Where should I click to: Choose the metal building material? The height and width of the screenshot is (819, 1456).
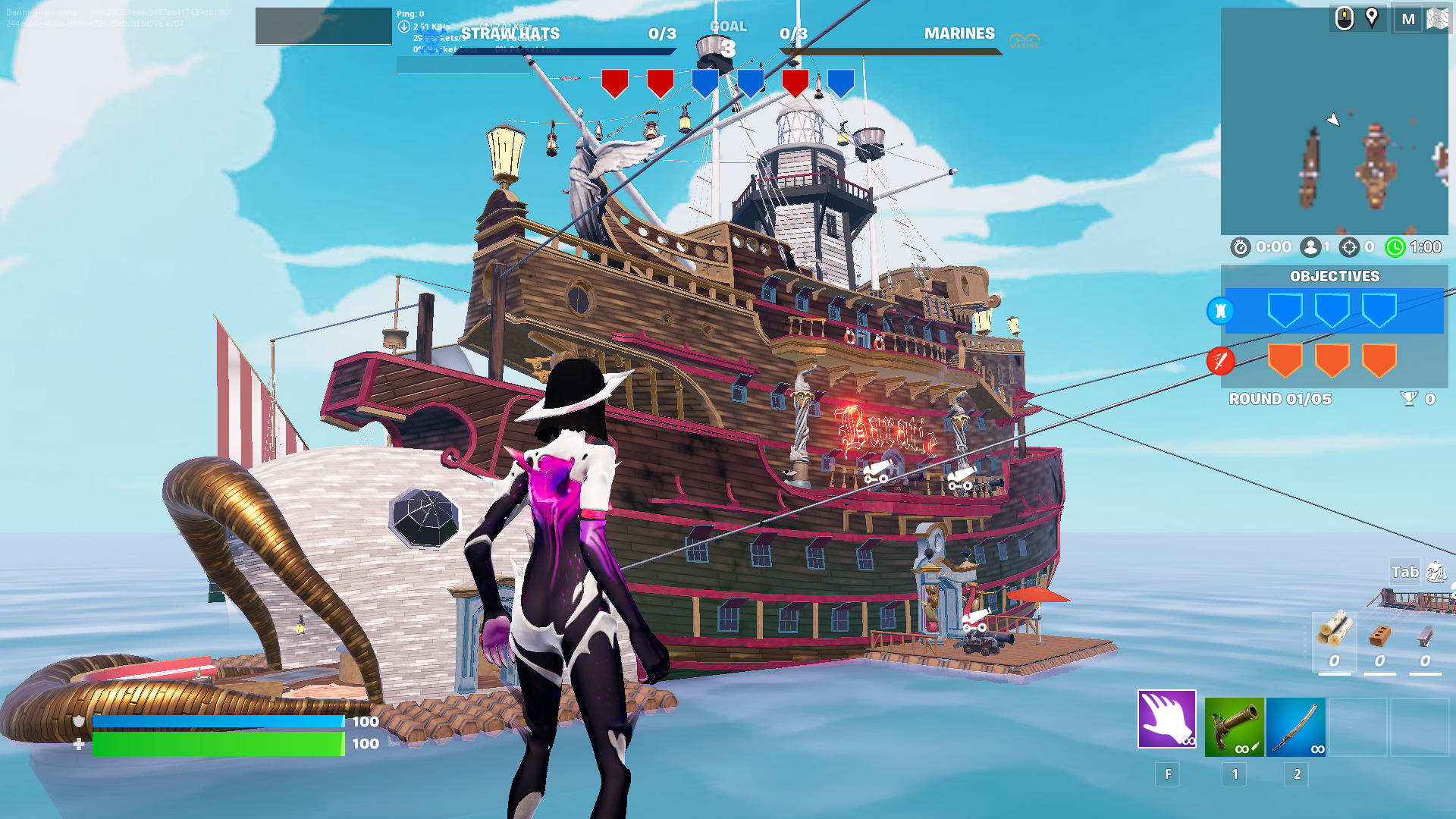(1425, 641)
